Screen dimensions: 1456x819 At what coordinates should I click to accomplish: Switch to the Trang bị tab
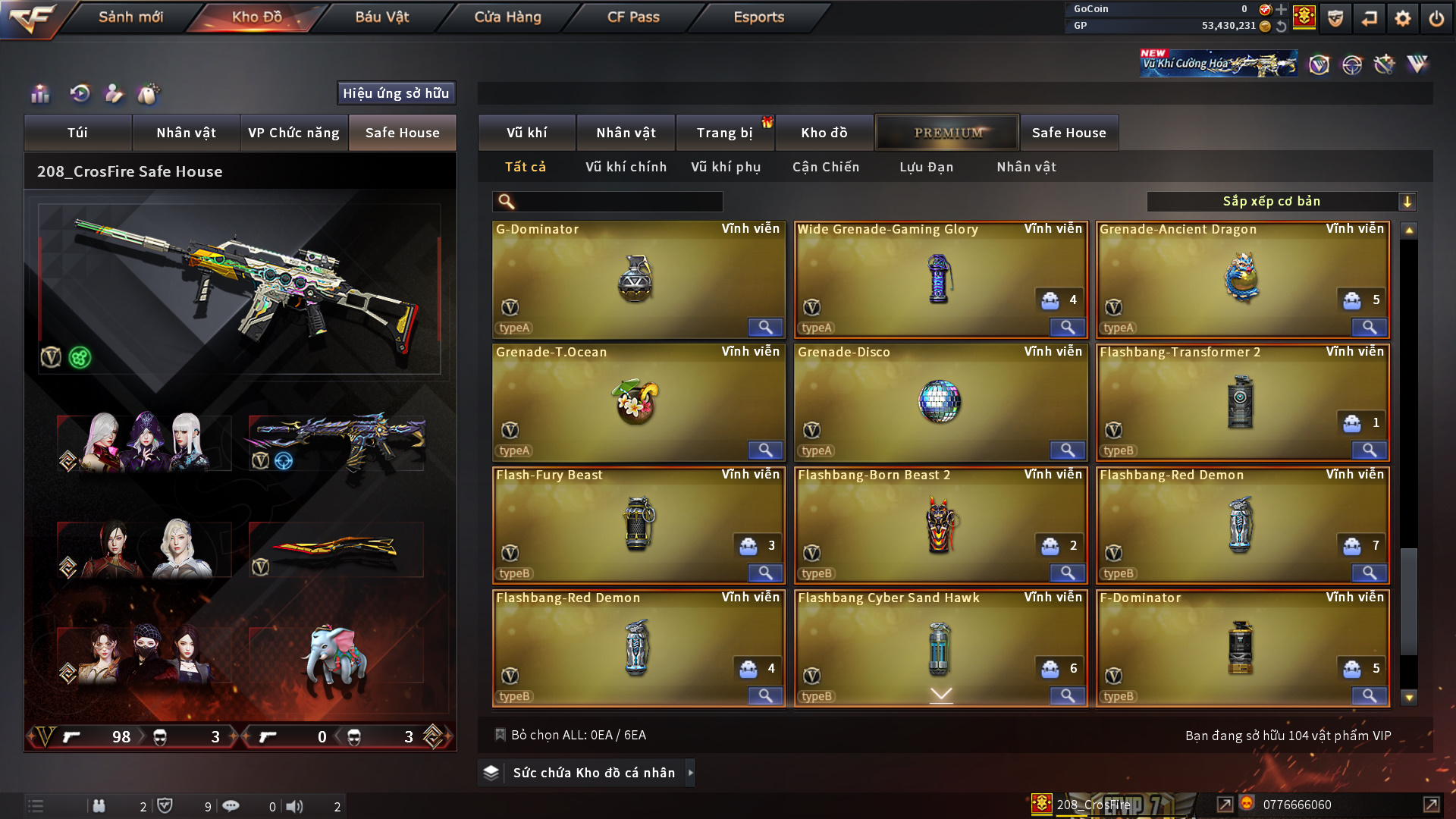724,133
